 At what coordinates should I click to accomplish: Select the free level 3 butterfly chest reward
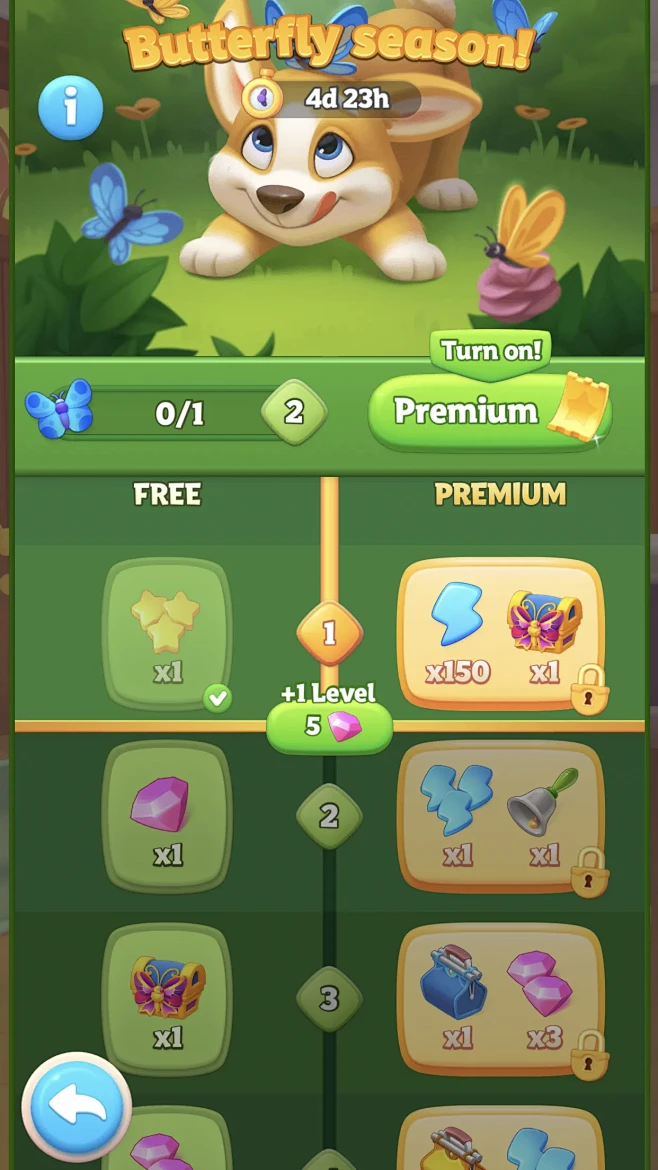pos(168,999)
